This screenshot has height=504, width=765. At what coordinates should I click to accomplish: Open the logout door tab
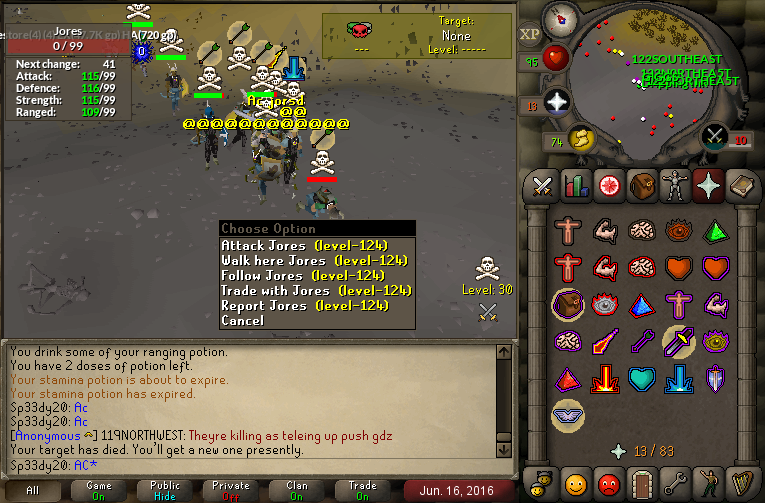641,484
